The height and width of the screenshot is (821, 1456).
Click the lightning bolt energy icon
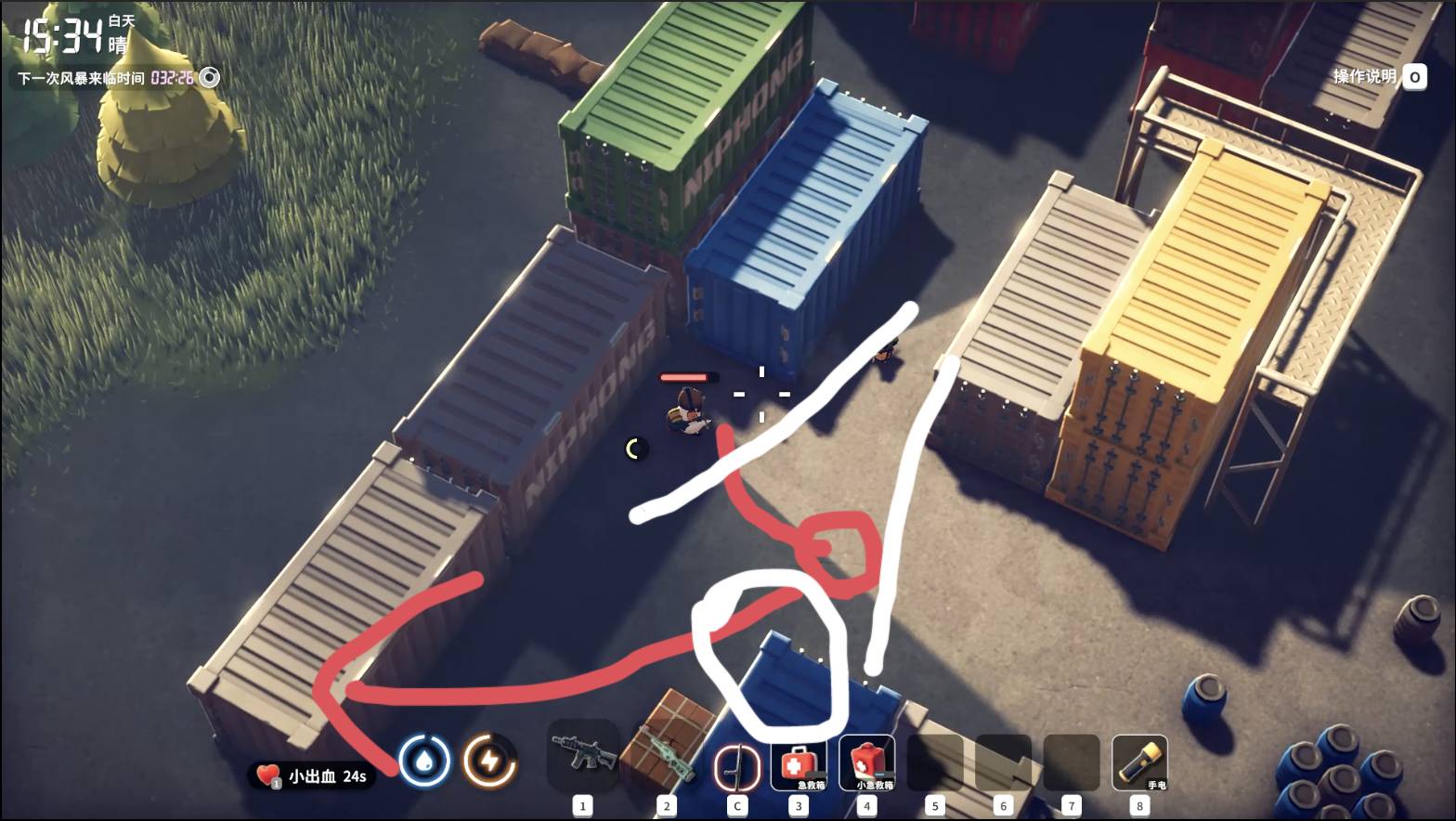[489, 762]
